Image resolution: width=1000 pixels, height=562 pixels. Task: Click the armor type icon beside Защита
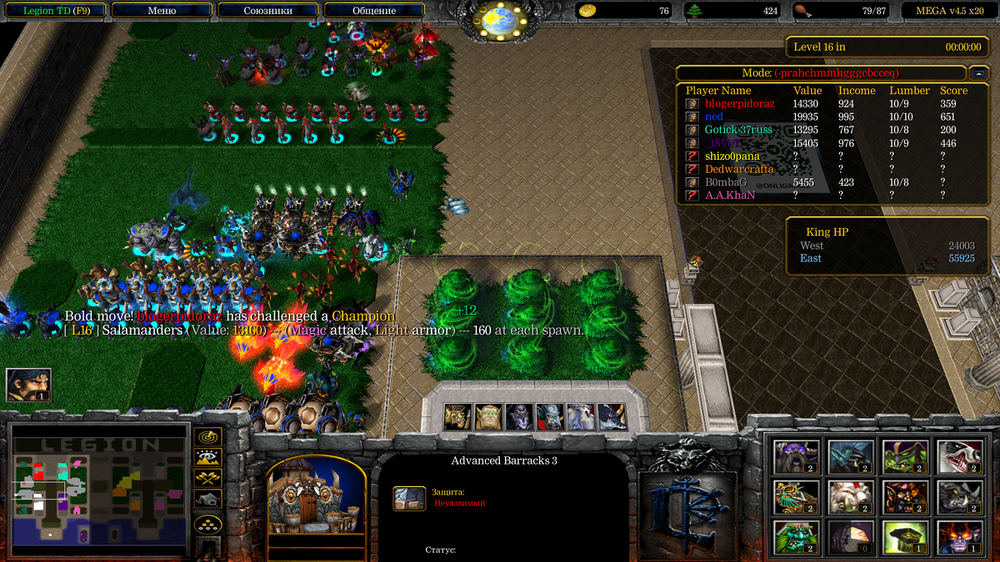click(x=408, y=499)
